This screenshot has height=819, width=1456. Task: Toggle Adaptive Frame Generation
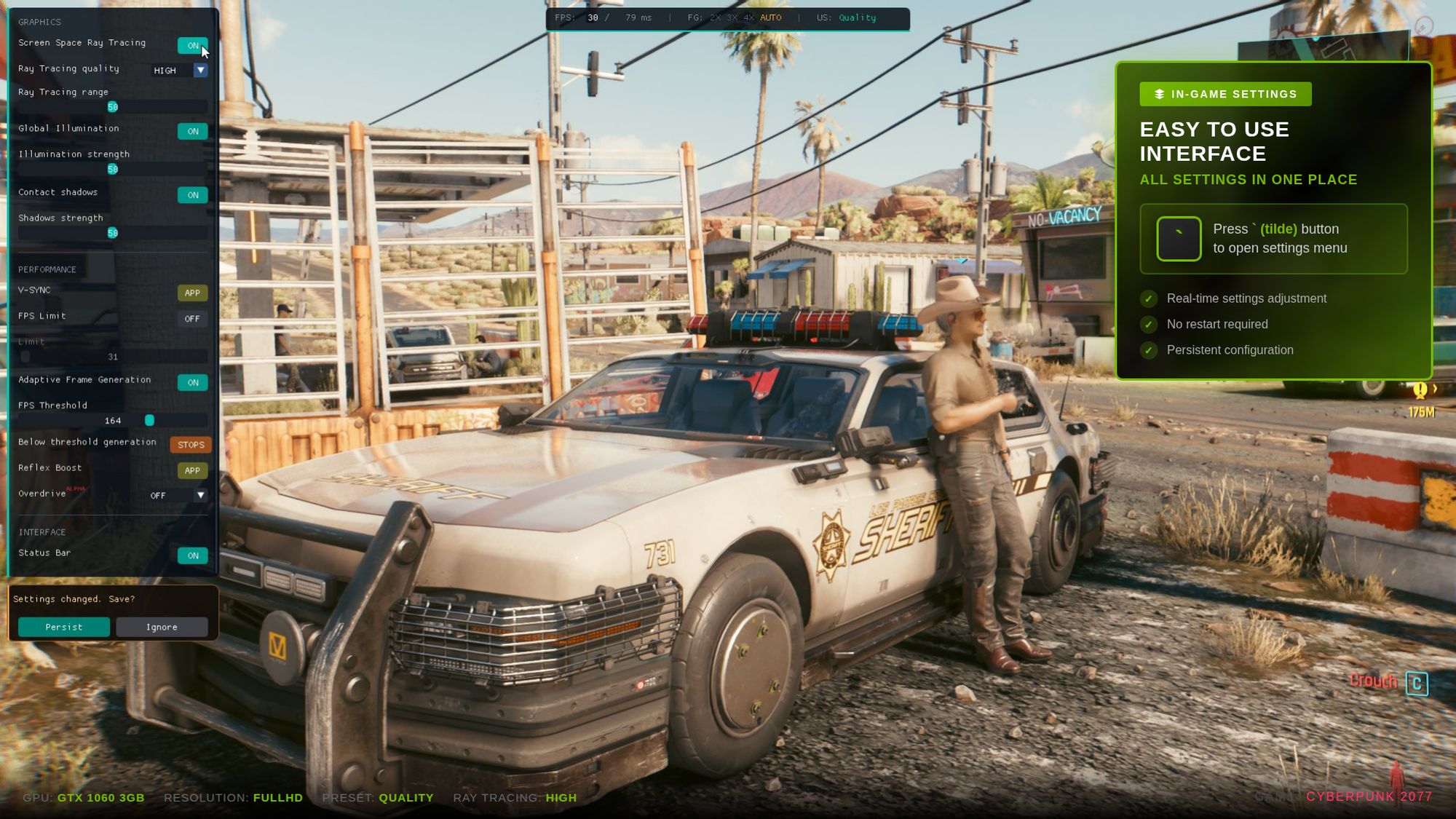(192, 383)
